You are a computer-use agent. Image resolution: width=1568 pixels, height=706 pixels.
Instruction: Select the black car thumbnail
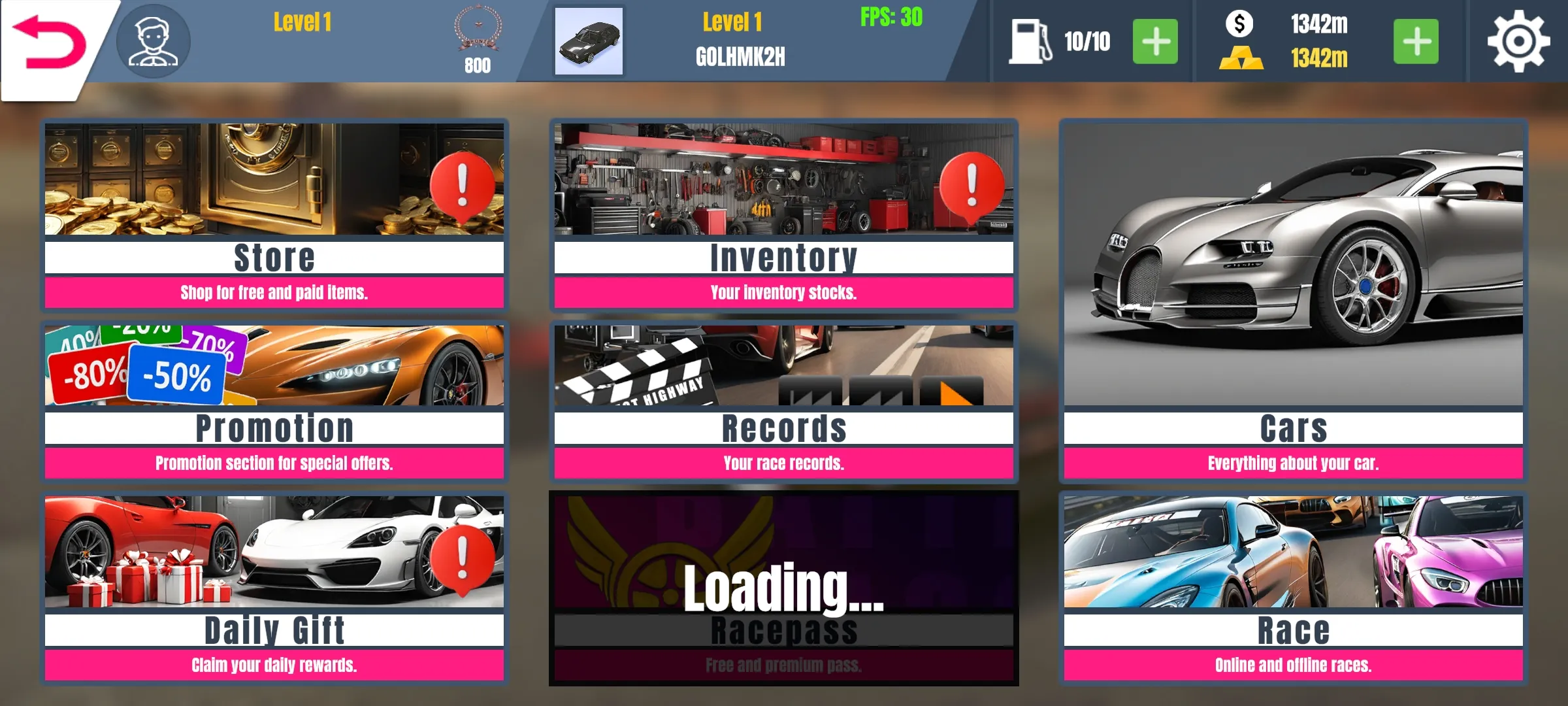[x=589, y=41]
